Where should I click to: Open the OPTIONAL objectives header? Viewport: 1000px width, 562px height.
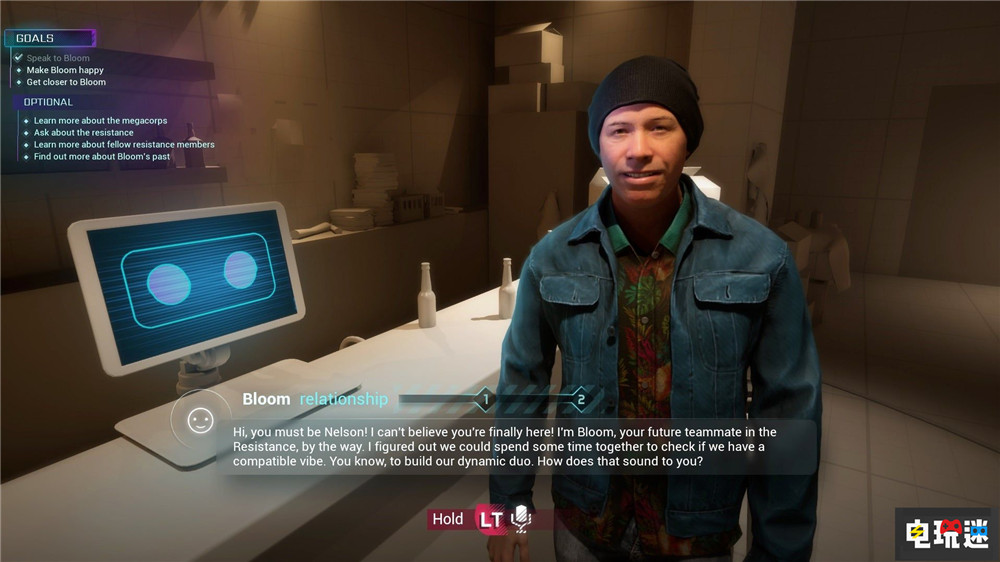point(48,102)
